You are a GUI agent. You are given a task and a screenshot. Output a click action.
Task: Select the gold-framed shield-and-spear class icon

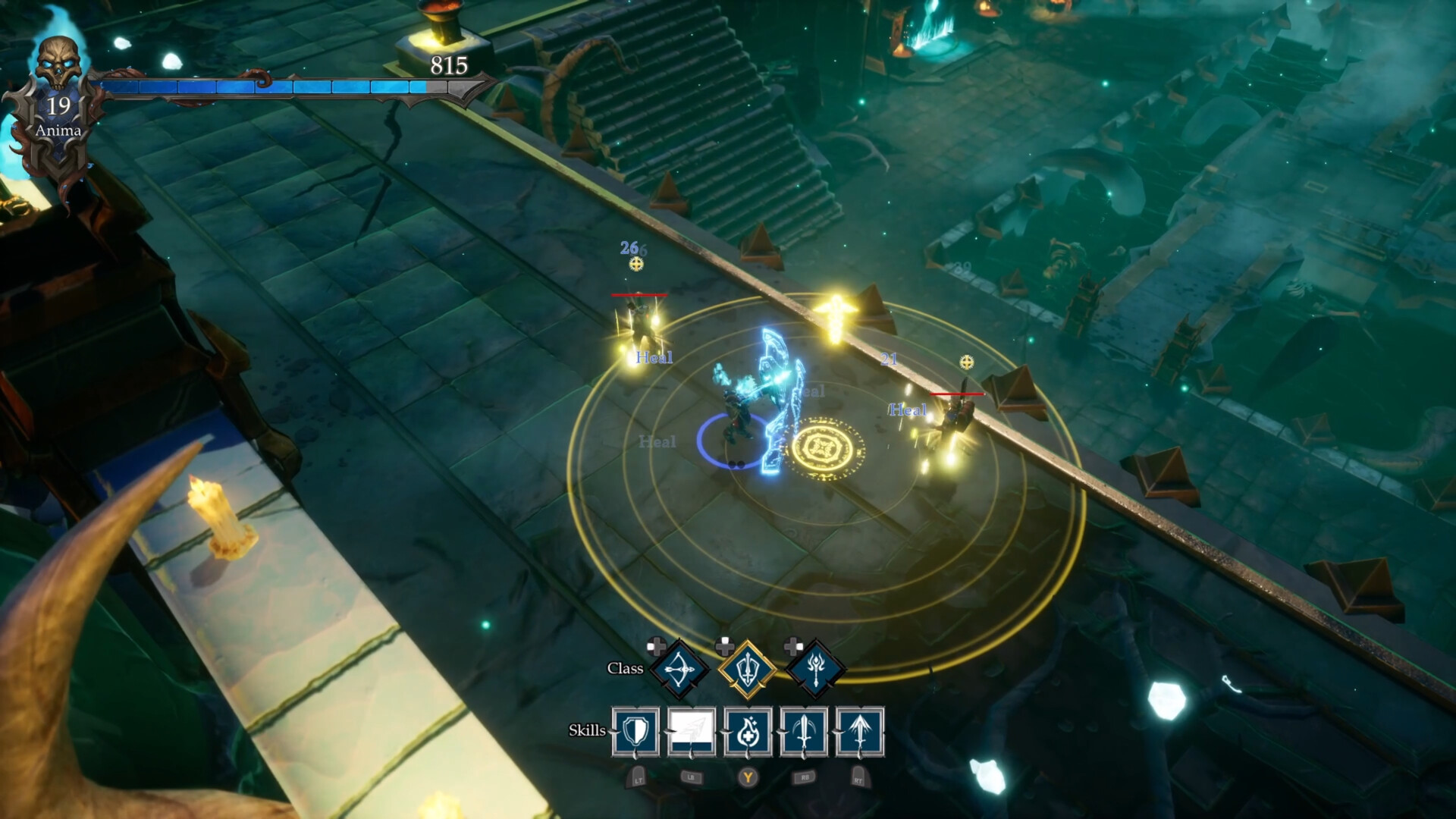pyautogui.click(x=747, y=667)
